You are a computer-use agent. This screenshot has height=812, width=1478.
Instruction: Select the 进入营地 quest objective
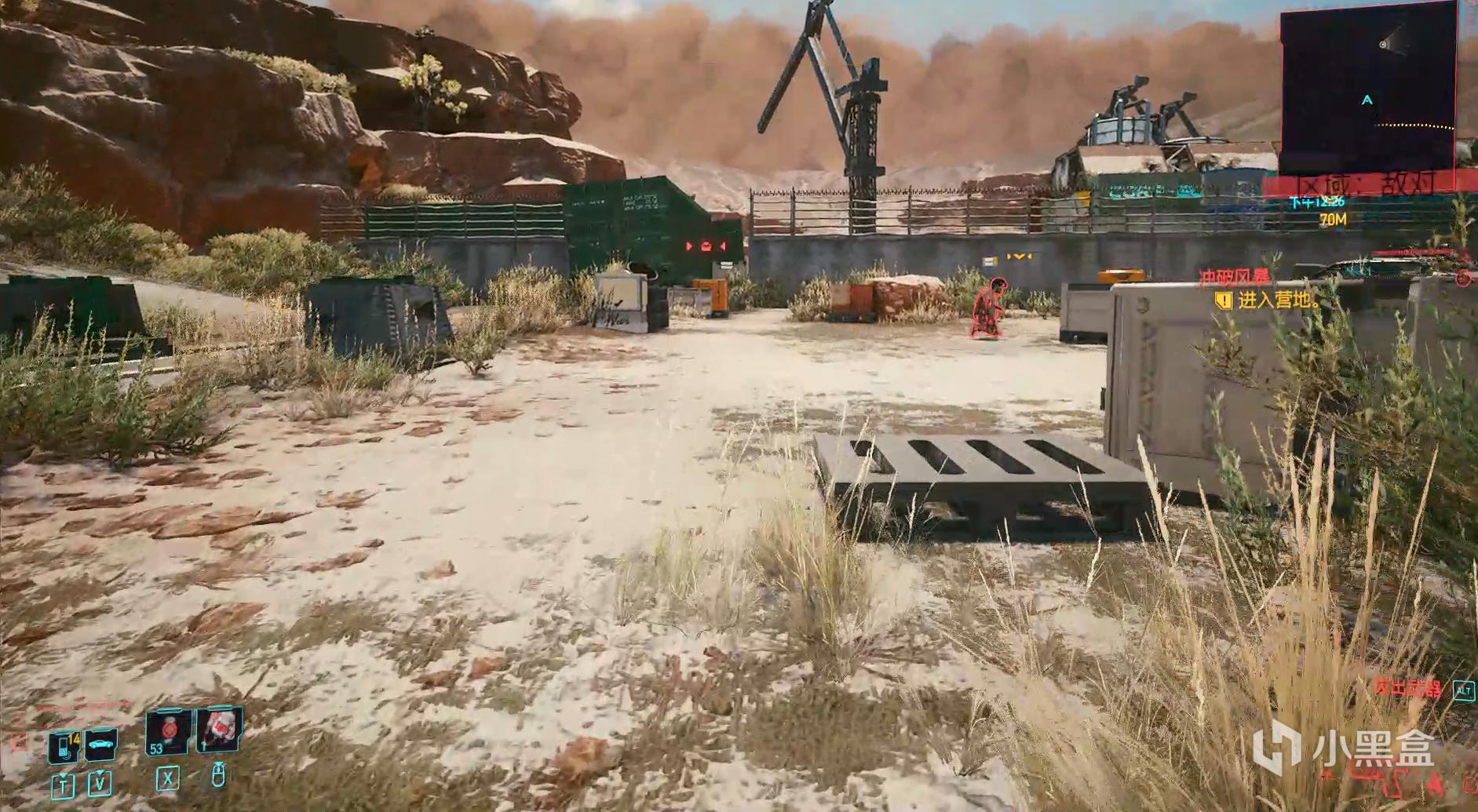coord(1277,300)
